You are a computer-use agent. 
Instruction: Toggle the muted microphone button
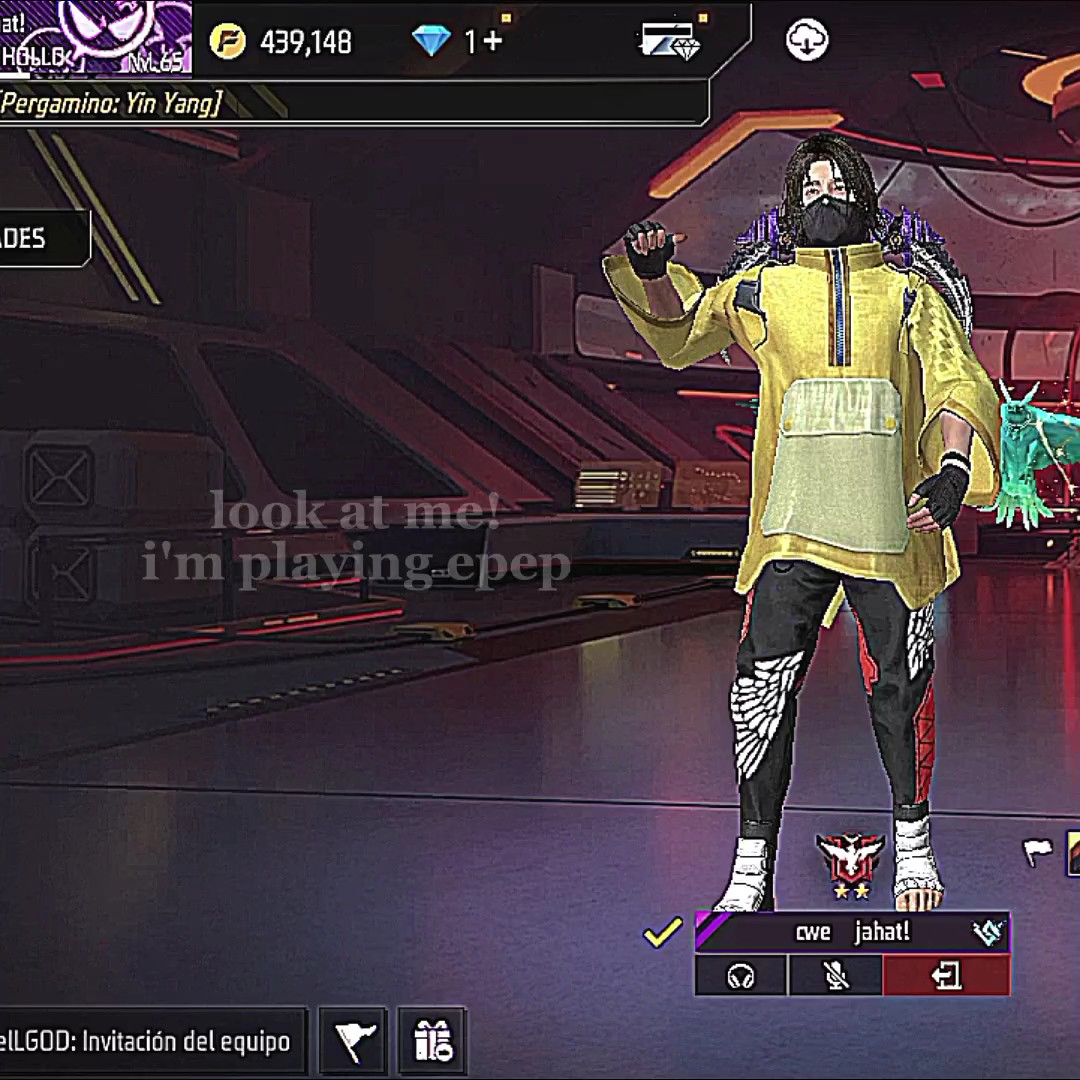835,975
